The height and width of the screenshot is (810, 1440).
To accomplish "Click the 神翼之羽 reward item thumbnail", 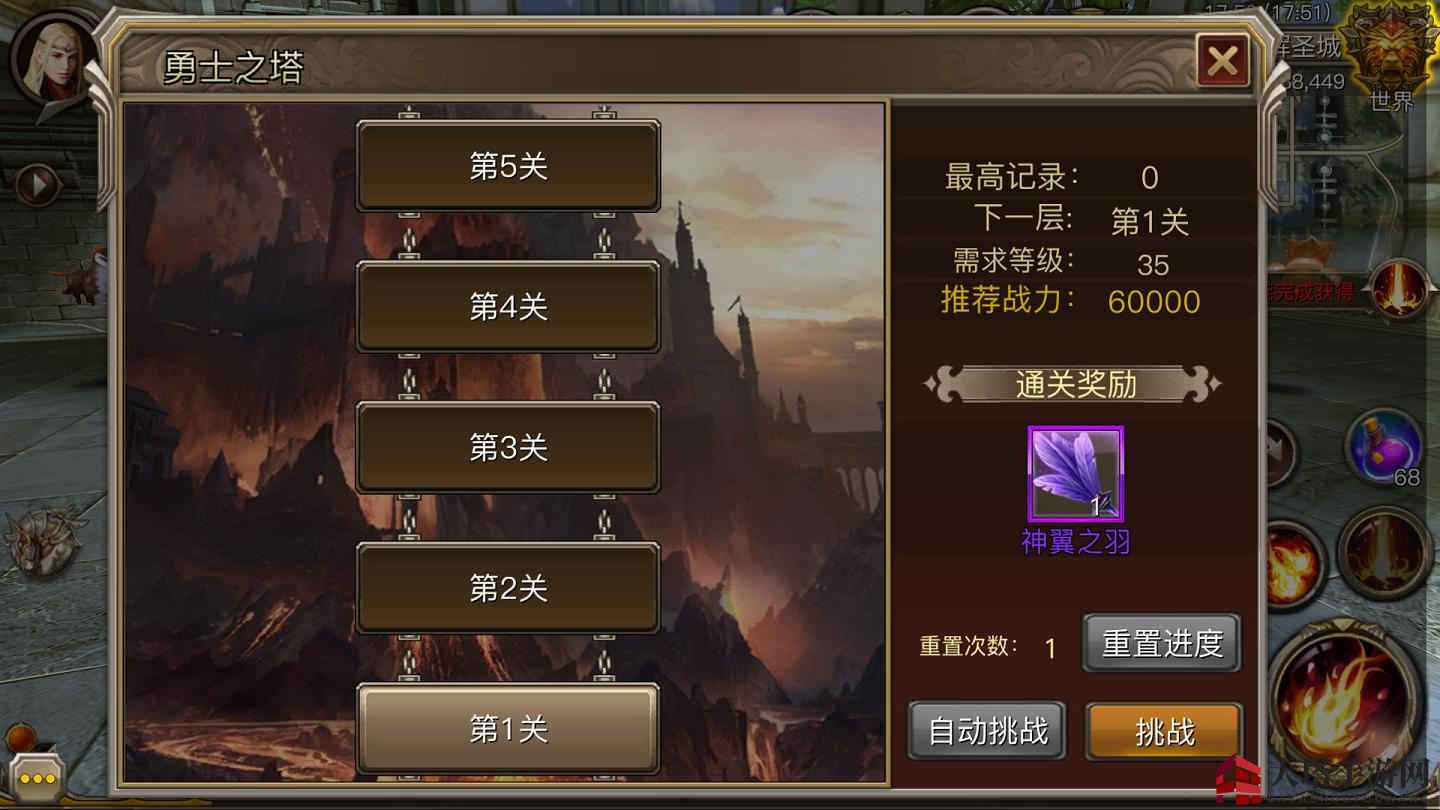I will tap(1076, 474).
